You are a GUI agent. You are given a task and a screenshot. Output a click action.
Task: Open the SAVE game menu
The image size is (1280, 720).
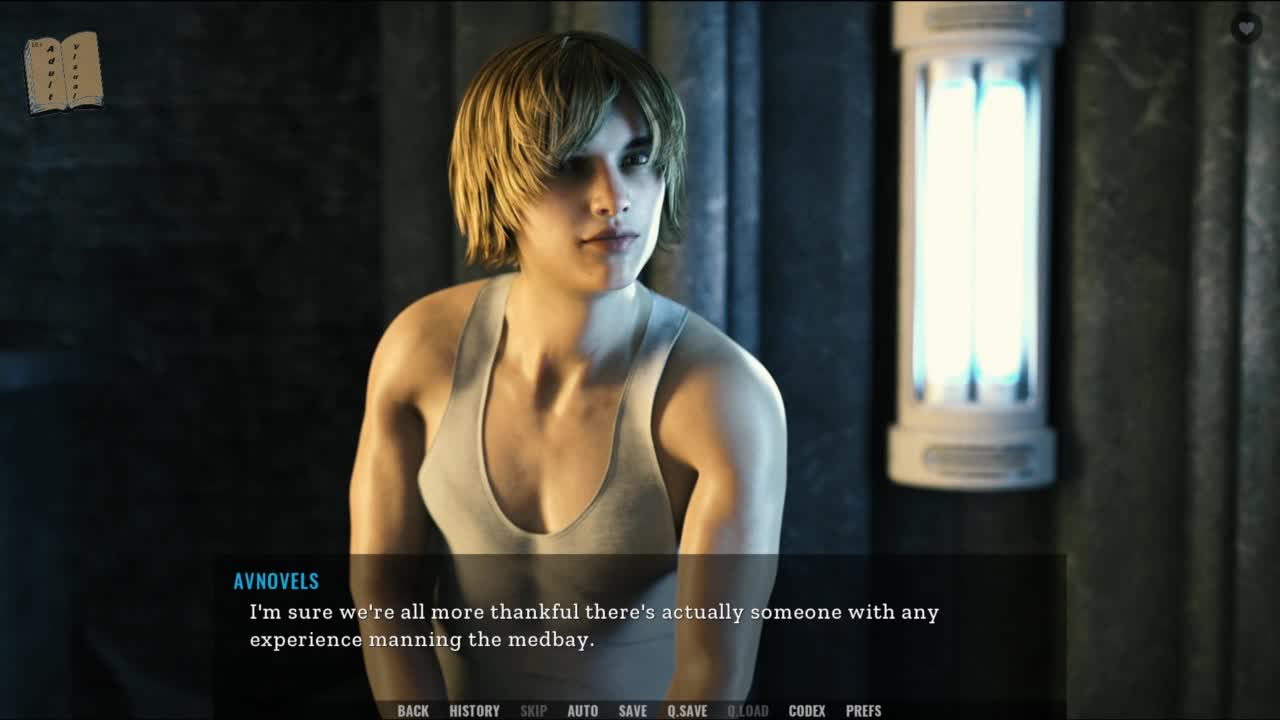point(632,711)
